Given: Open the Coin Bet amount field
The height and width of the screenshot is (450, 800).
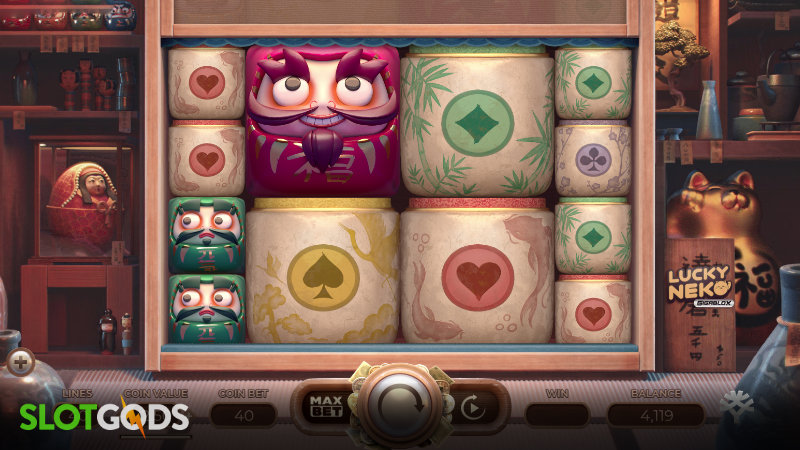Looking at the screenshot, I should coord(245,414).
